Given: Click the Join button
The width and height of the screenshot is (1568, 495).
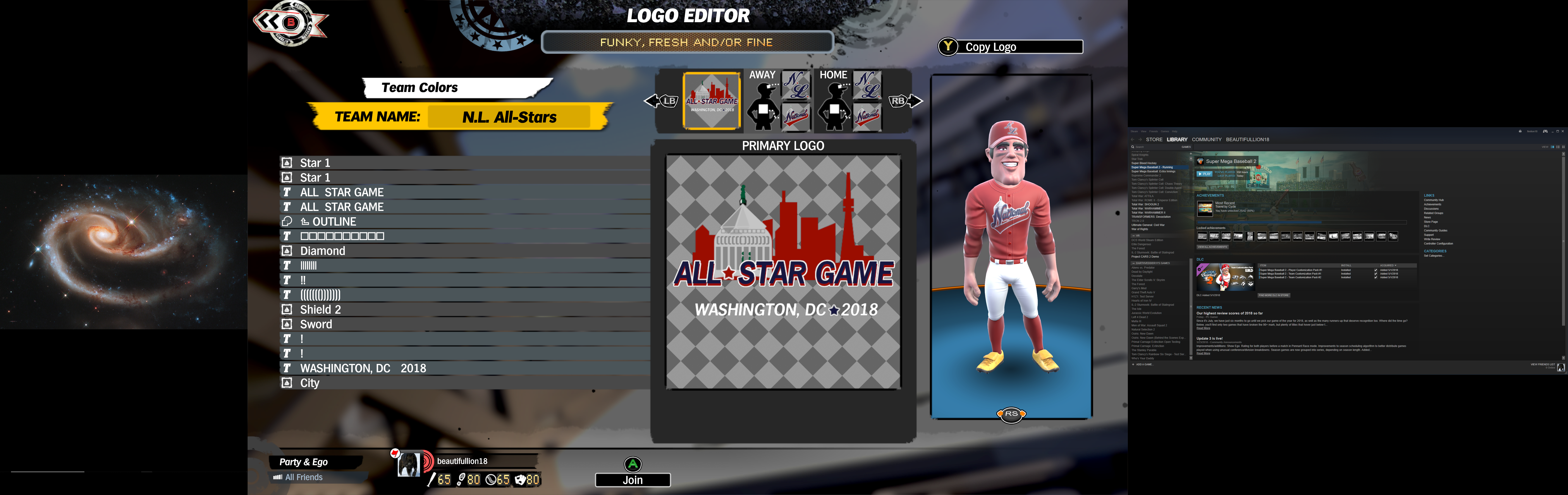Looking at the screenshot, I should click(632, 480).
